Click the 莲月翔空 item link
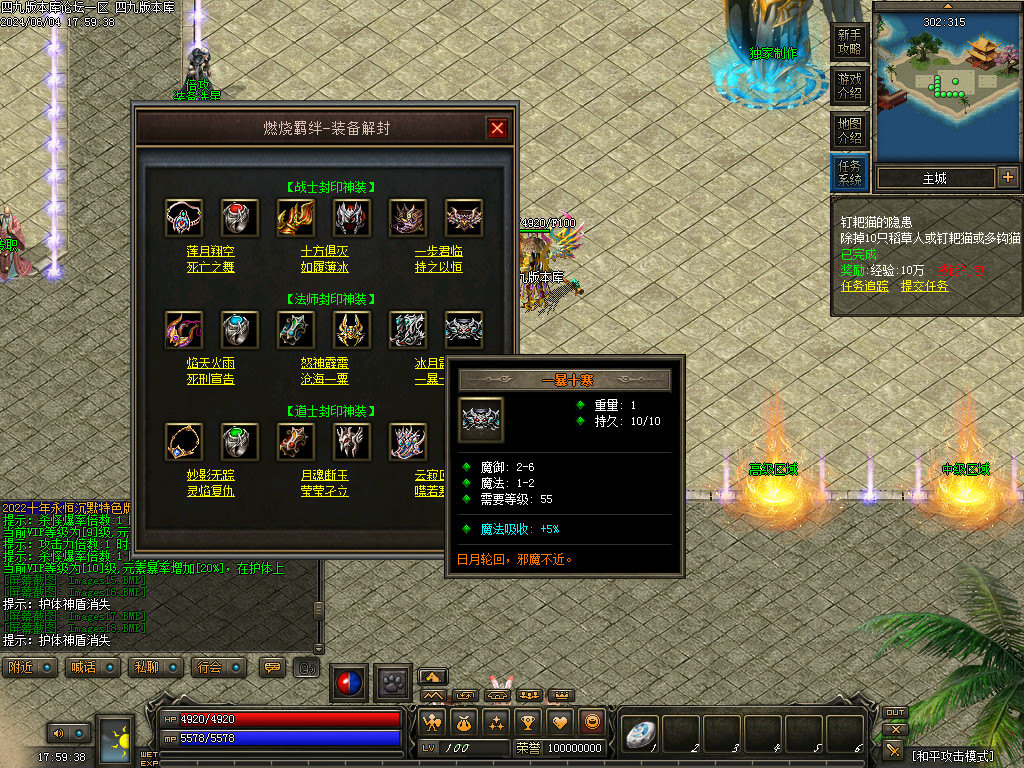The height and width of the screenshot is (768, 1024). (x=211, y=252)
